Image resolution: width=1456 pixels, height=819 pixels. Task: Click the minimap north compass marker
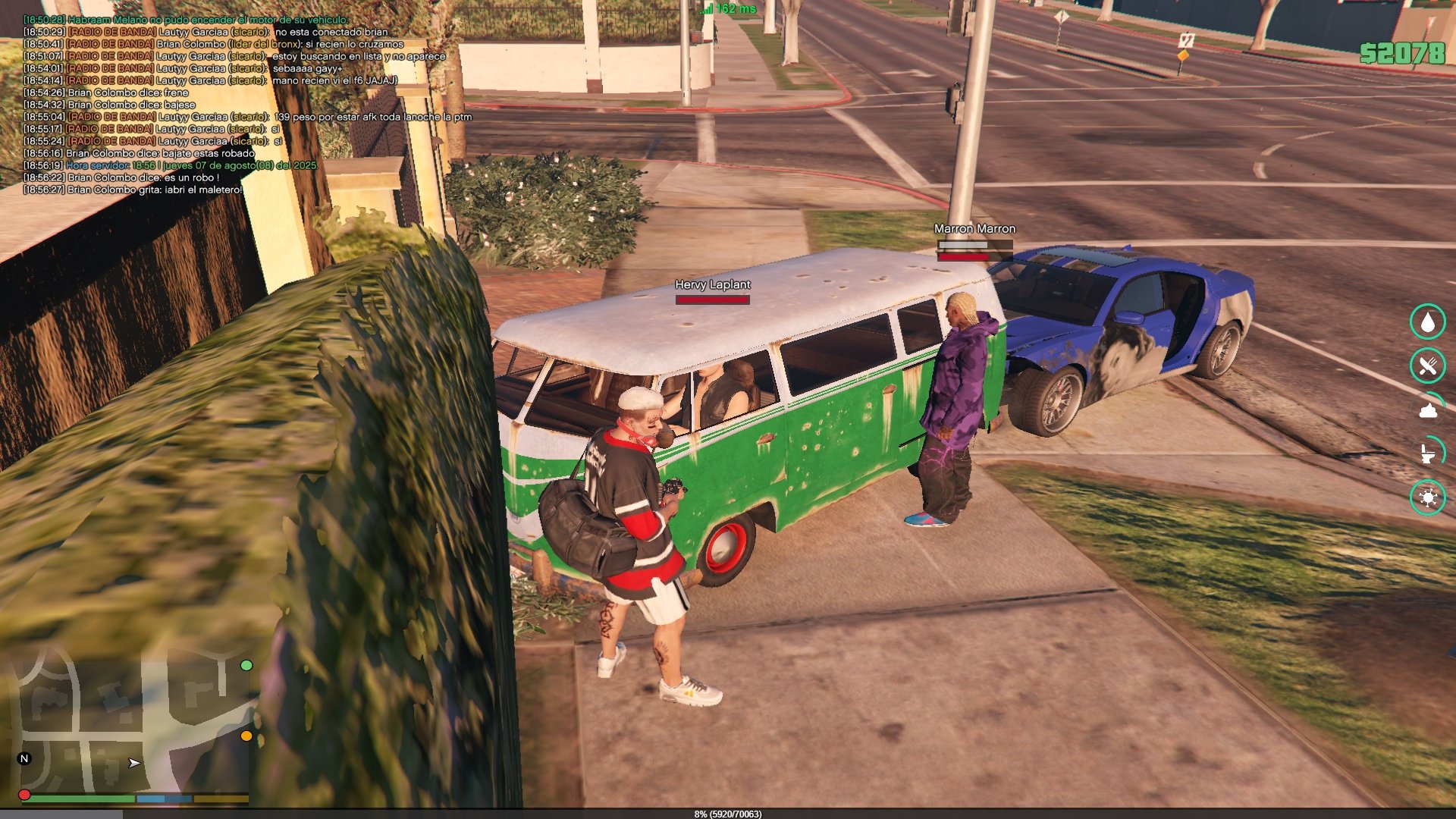tap(24, 758)
